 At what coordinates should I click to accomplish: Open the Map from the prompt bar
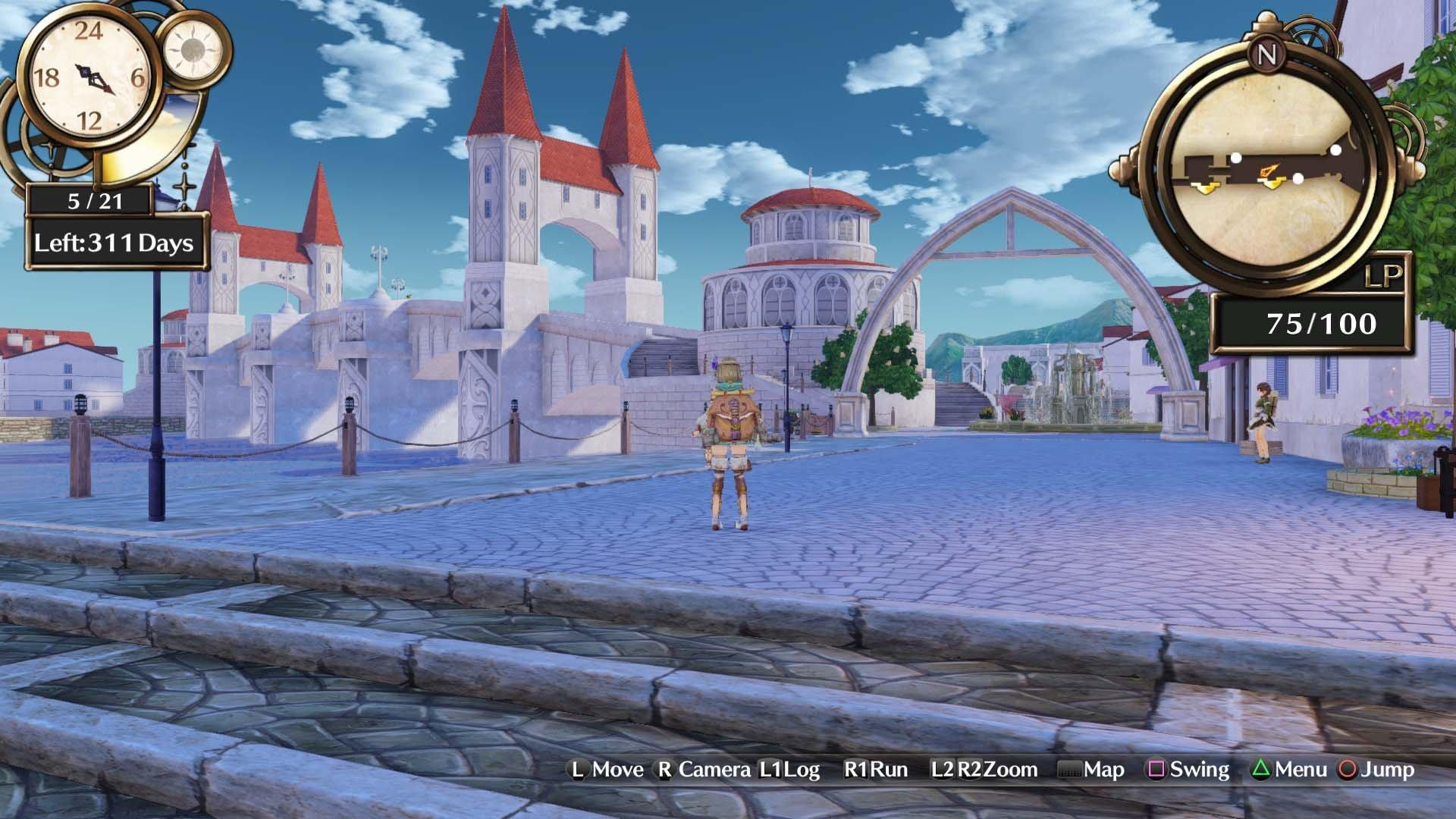(1101, 769)
